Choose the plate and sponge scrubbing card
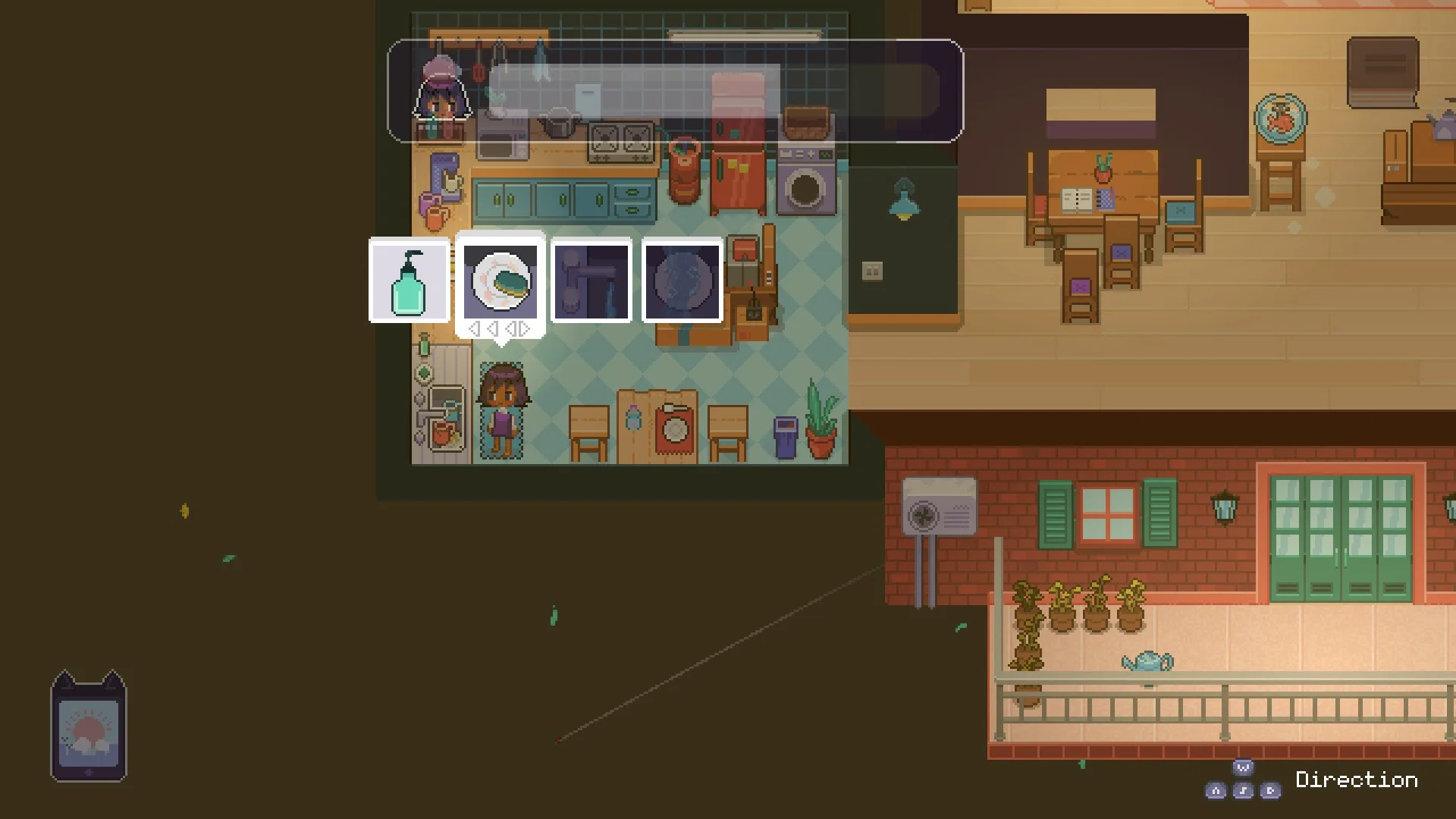1456x819 pixels. pos(500,281)
